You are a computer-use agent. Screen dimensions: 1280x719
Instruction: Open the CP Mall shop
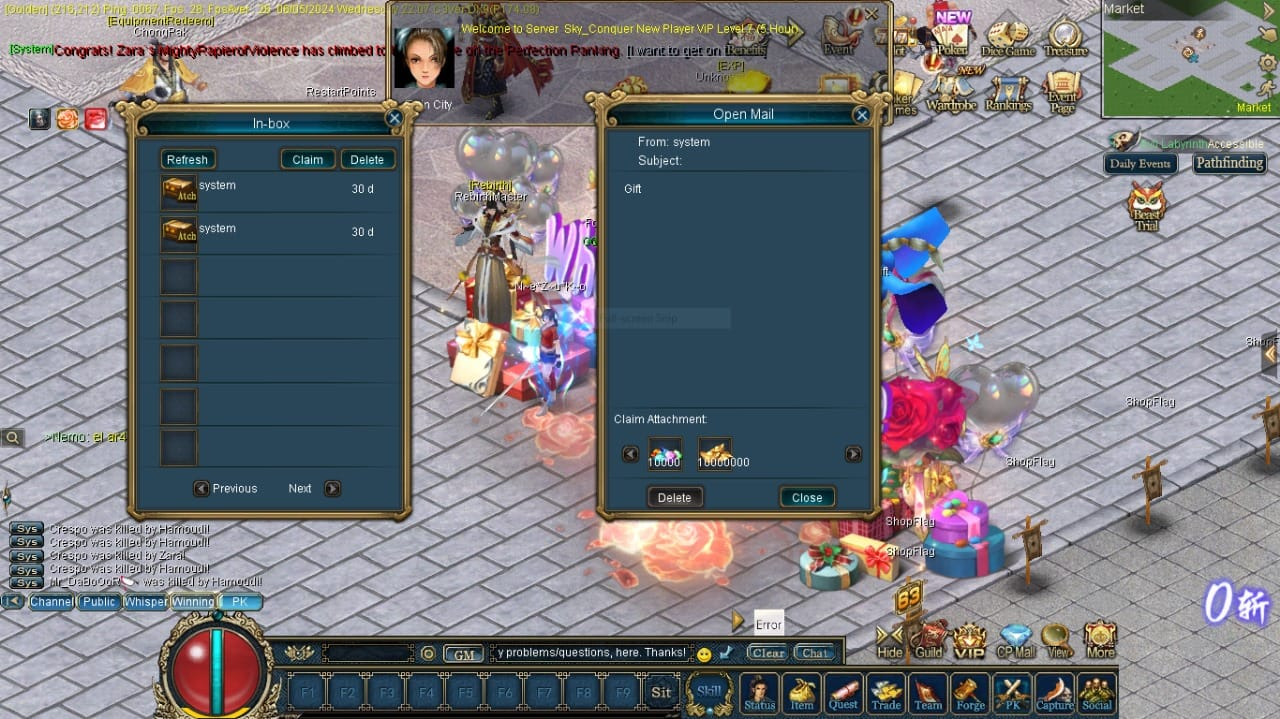pyautogui.click(x=1016, y=640)
